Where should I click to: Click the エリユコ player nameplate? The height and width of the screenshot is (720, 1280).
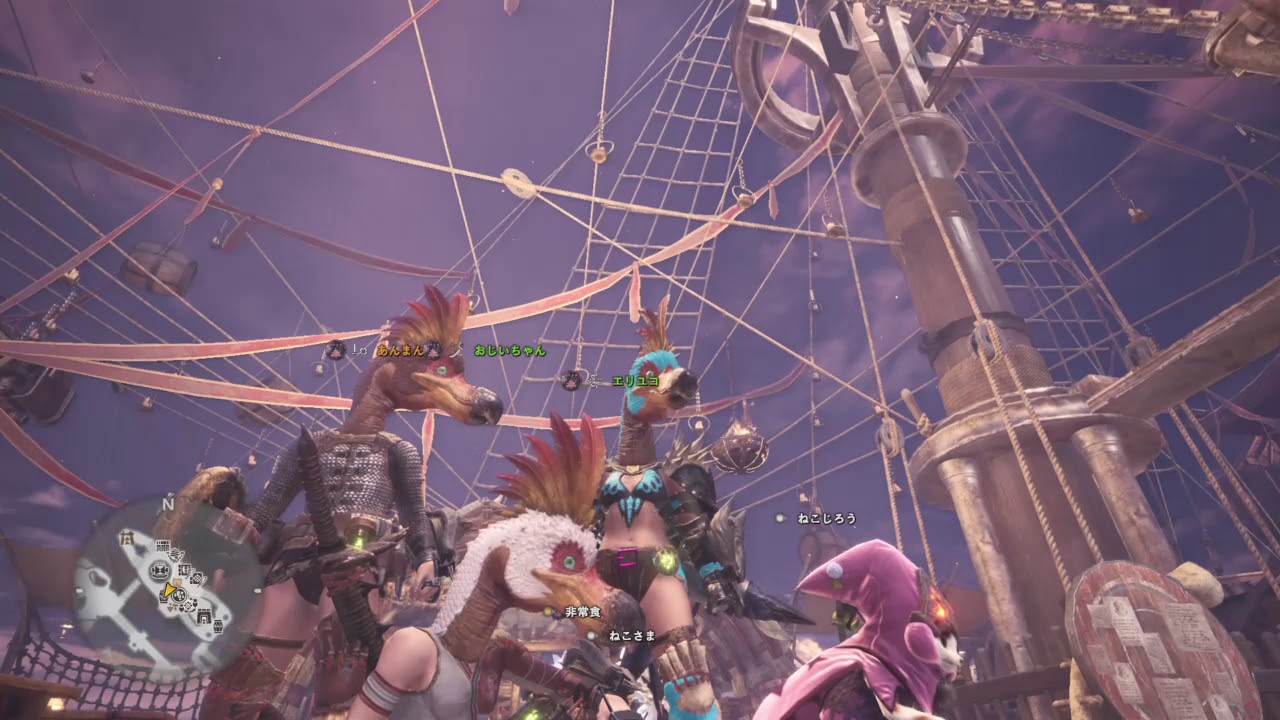tap(635, 380)
